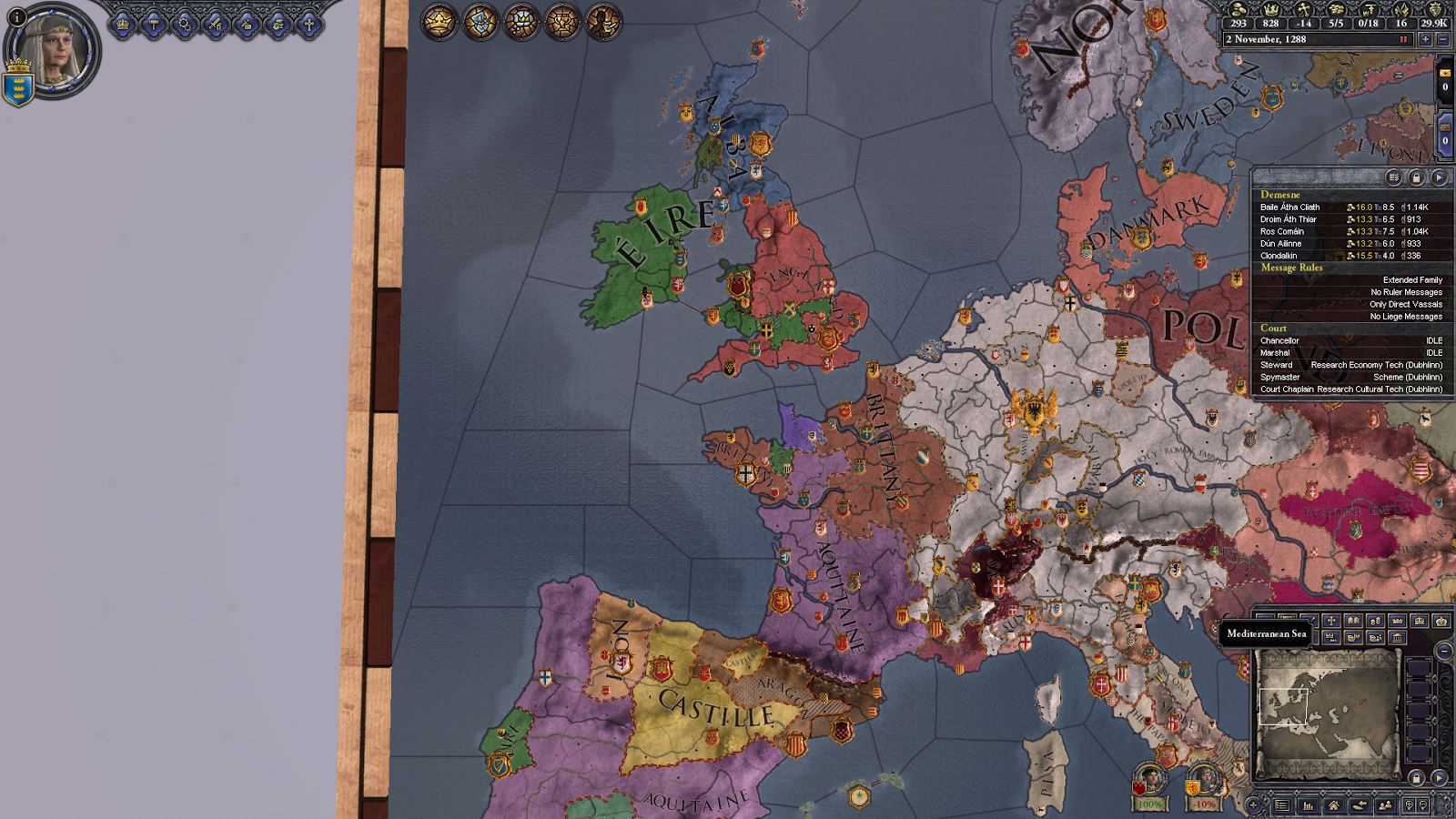Open the ledger with the bar chart icon
The image size is (1456, 819).
(x=1309, y=804)
